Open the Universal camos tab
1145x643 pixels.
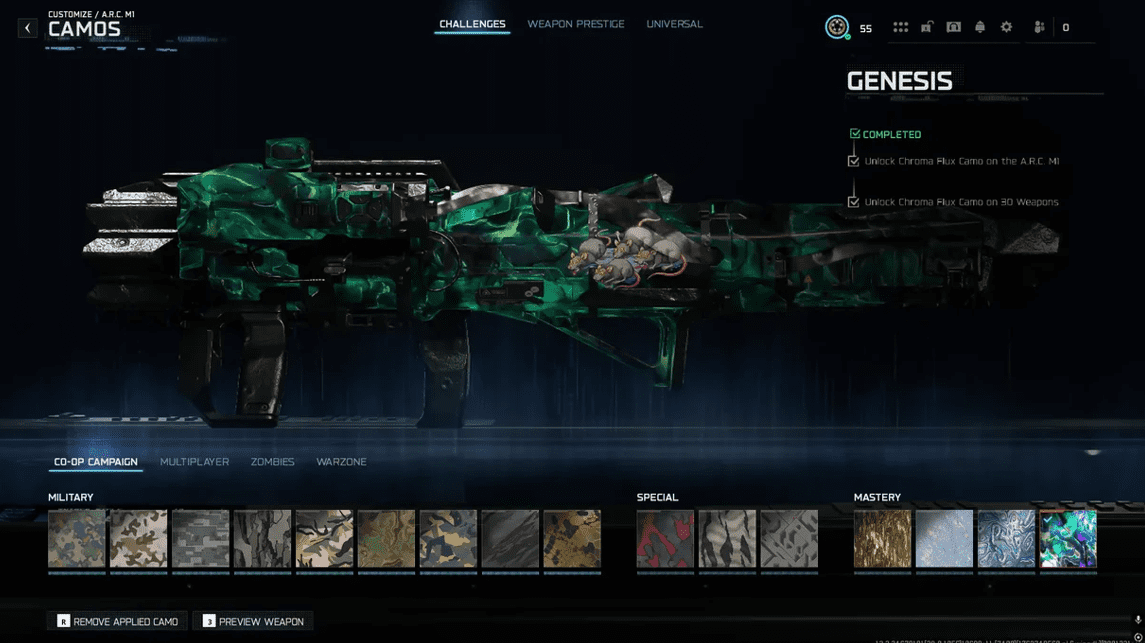674,24
